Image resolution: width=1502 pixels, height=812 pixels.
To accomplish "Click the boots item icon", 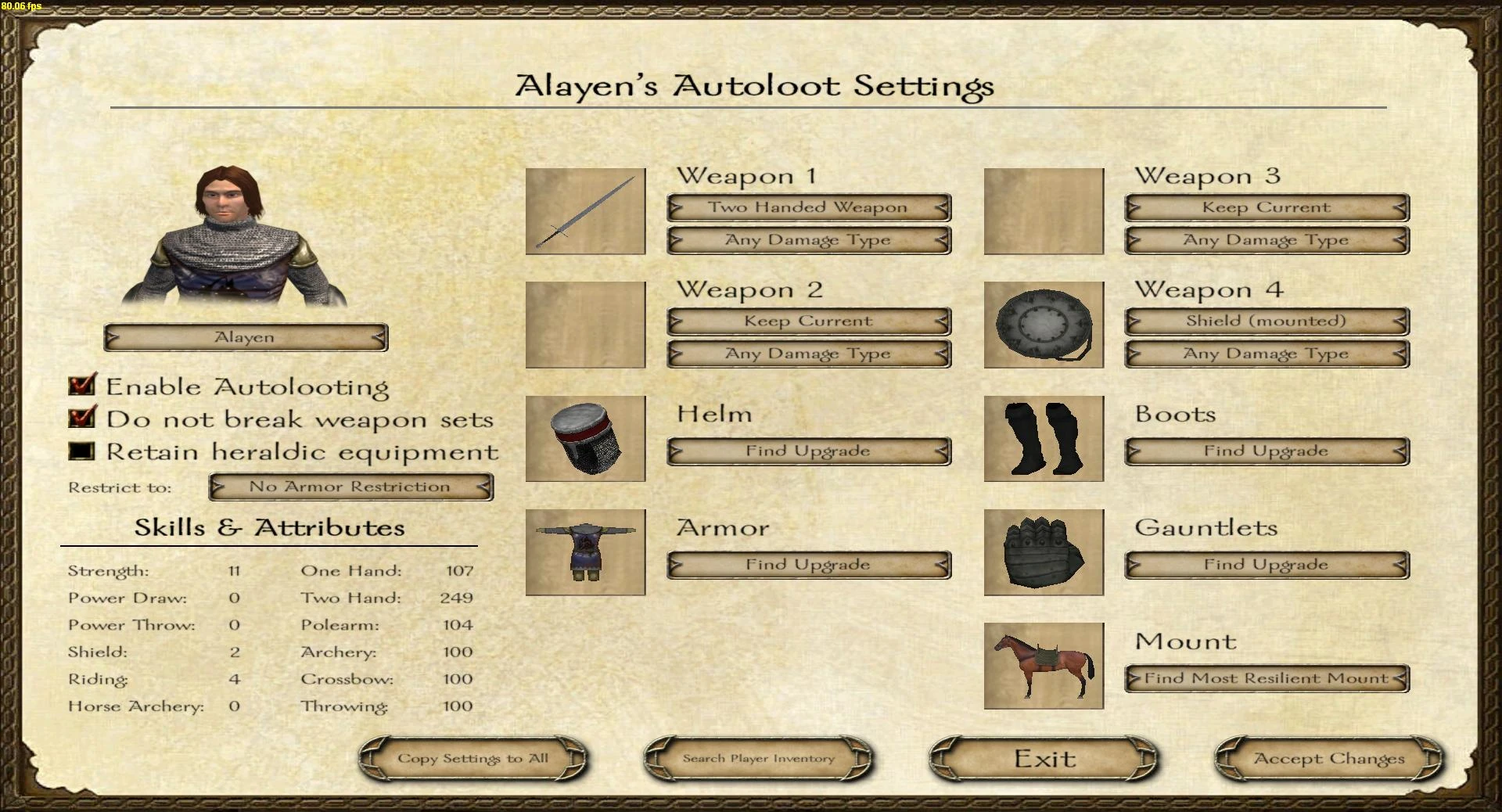I will (1043, 438).
